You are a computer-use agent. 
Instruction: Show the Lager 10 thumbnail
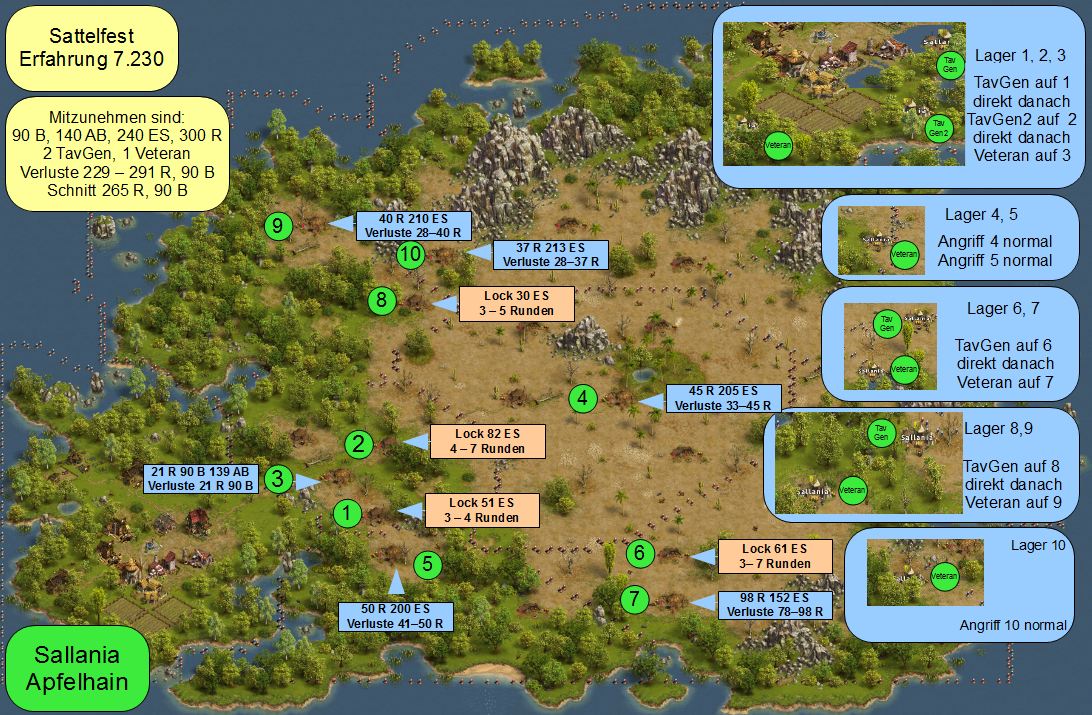[910, 573]
